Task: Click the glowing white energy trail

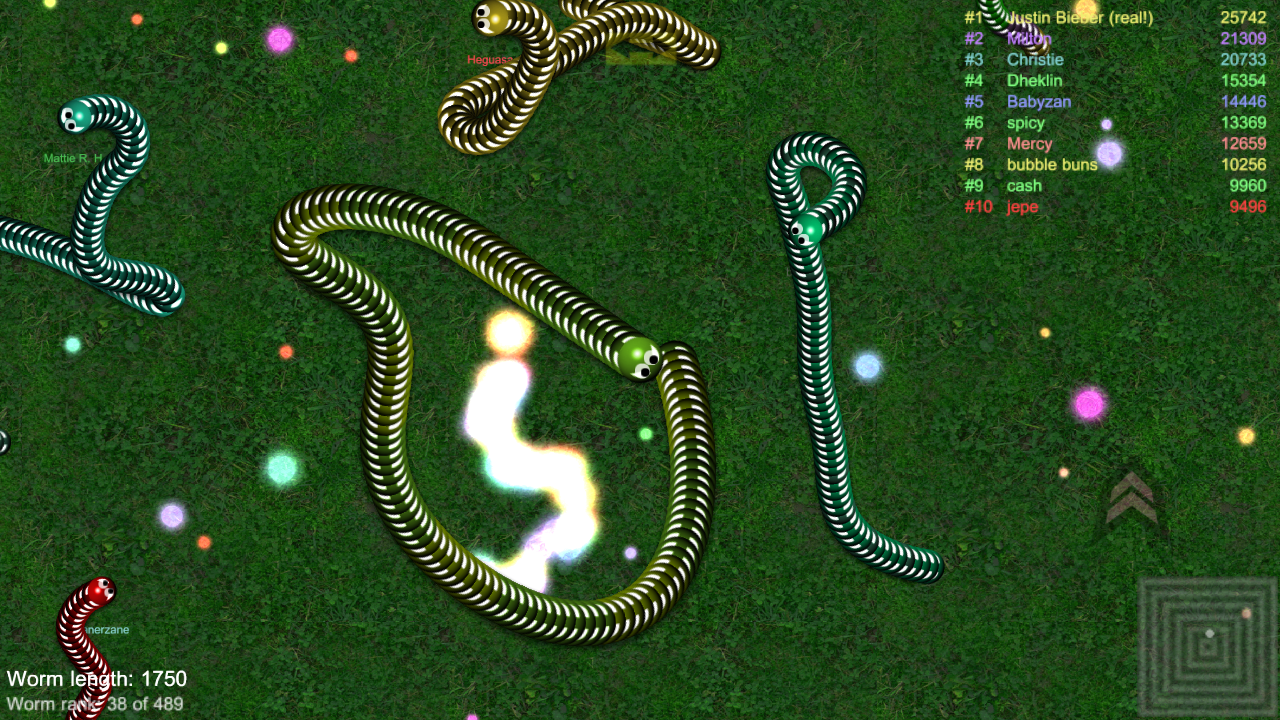Action: pos(520,450)
